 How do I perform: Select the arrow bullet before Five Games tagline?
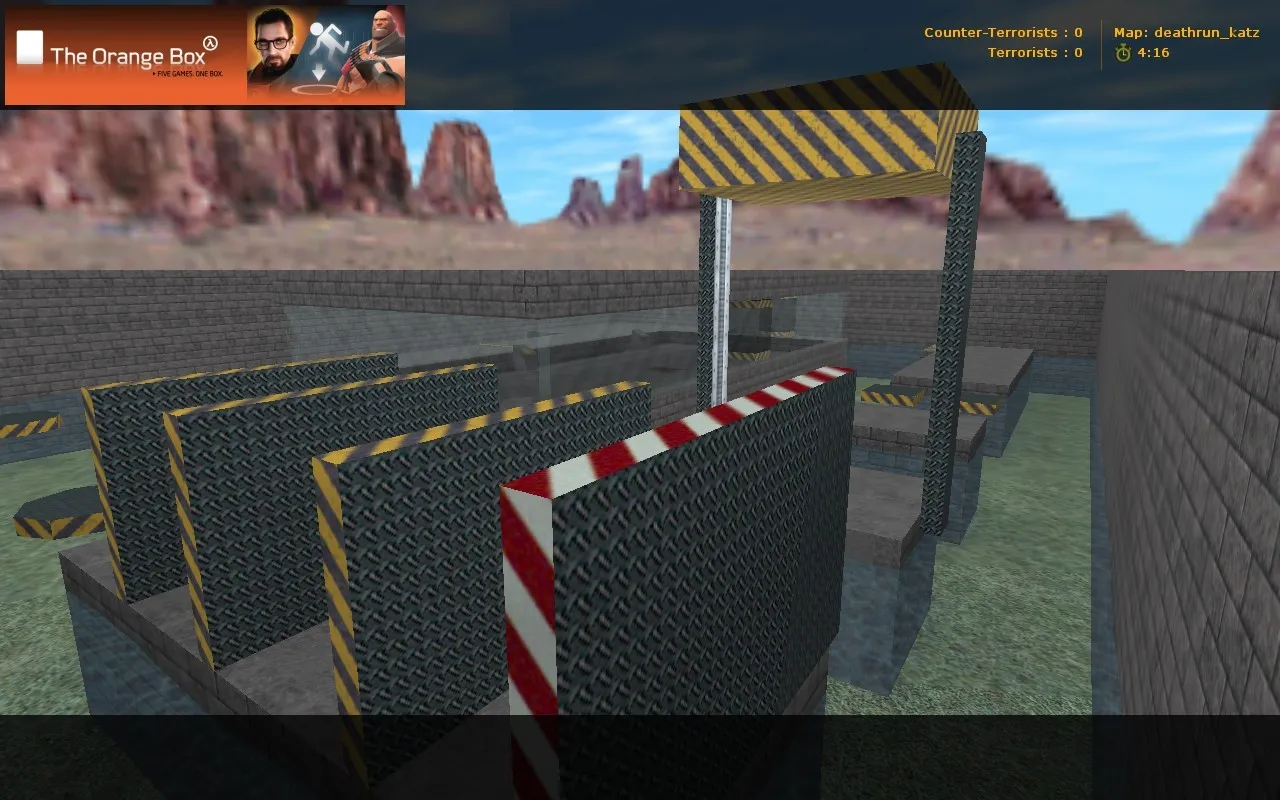tap(154, 74)
